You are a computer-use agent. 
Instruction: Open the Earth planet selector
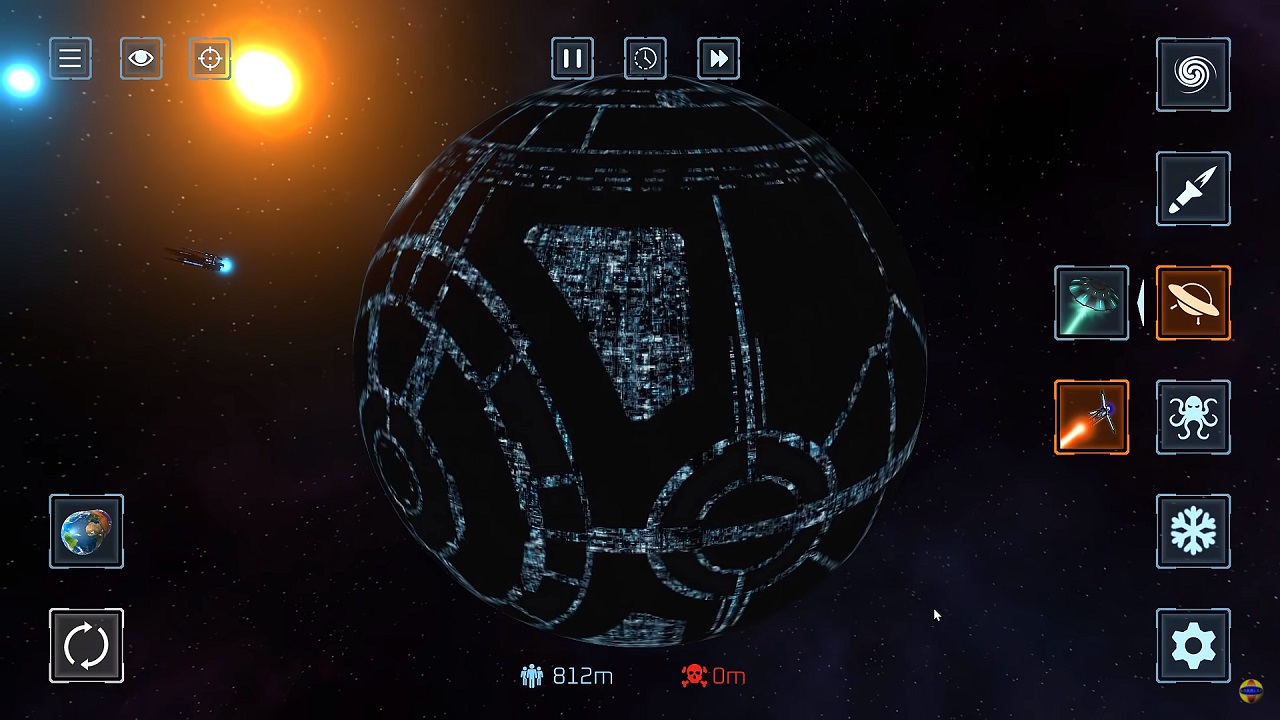86,531
